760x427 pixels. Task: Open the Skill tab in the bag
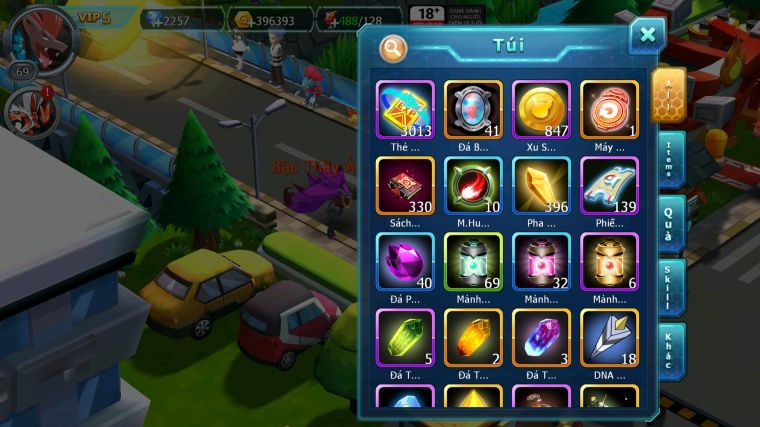click(671, 286)
